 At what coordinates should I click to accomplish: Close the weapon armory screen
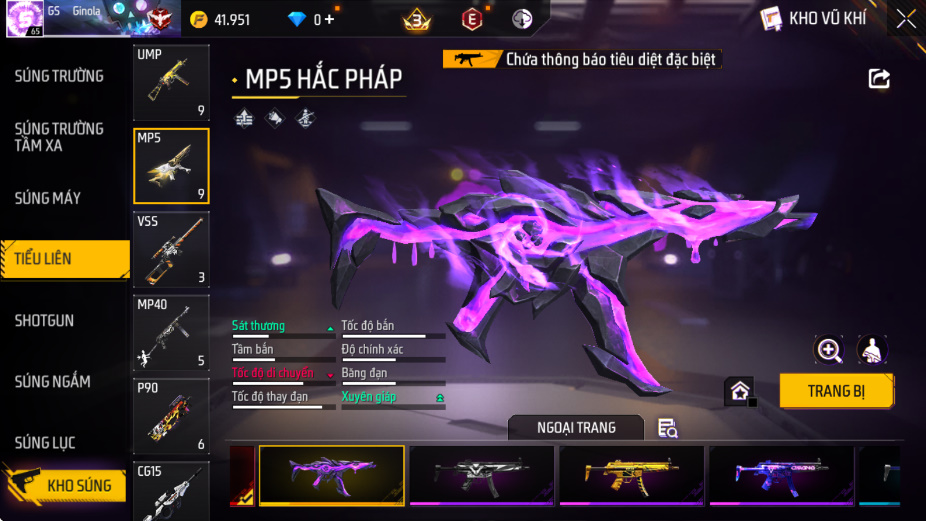pos(905,19)
